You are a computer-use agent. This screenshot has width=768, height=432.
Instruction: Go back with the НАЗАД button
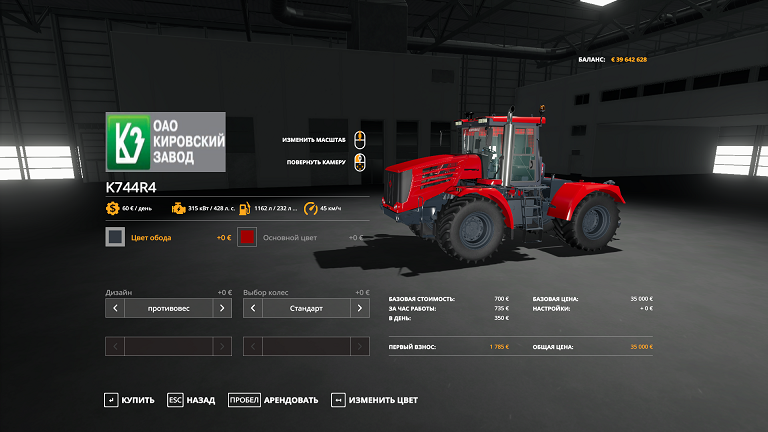pos(191,400)
